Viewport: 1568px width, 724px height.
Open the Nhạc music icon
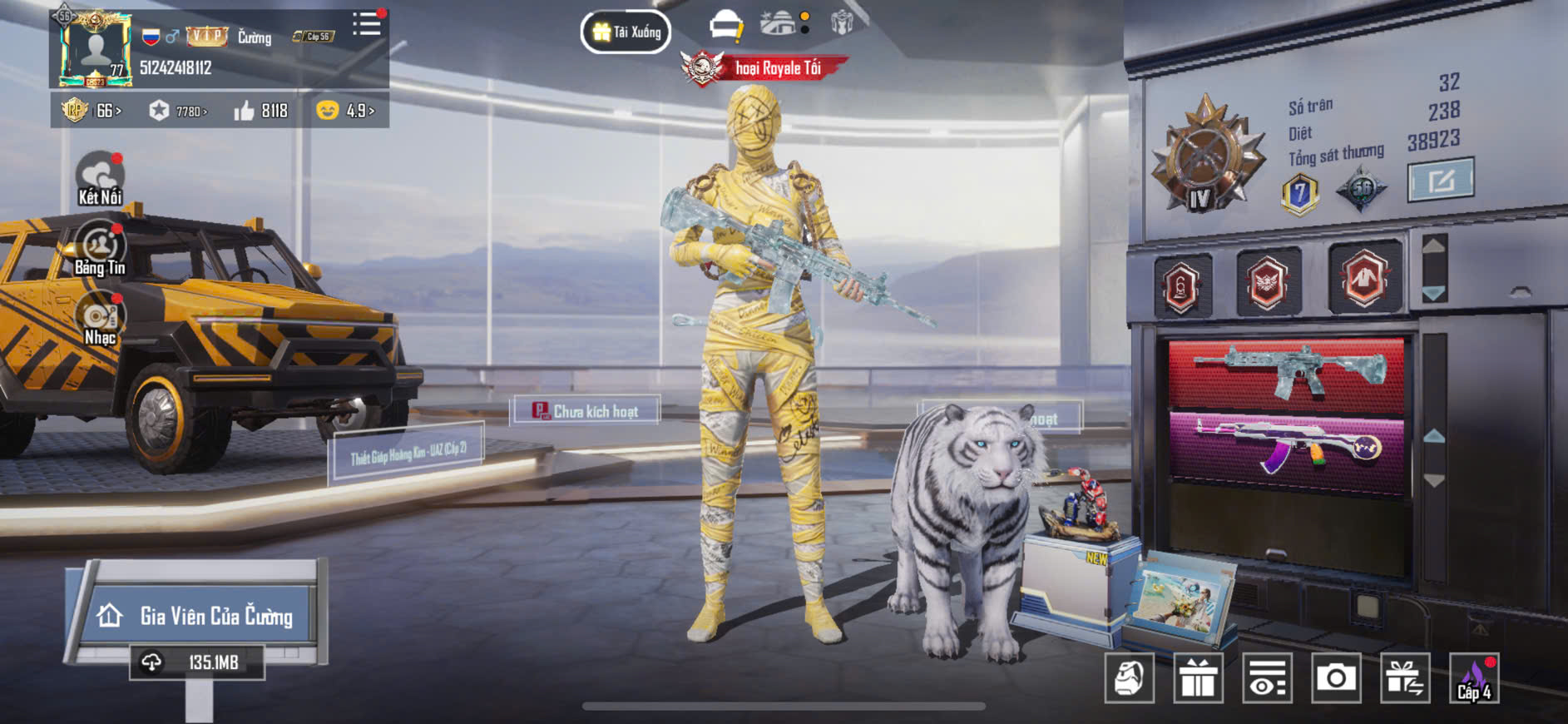[100, 318]
